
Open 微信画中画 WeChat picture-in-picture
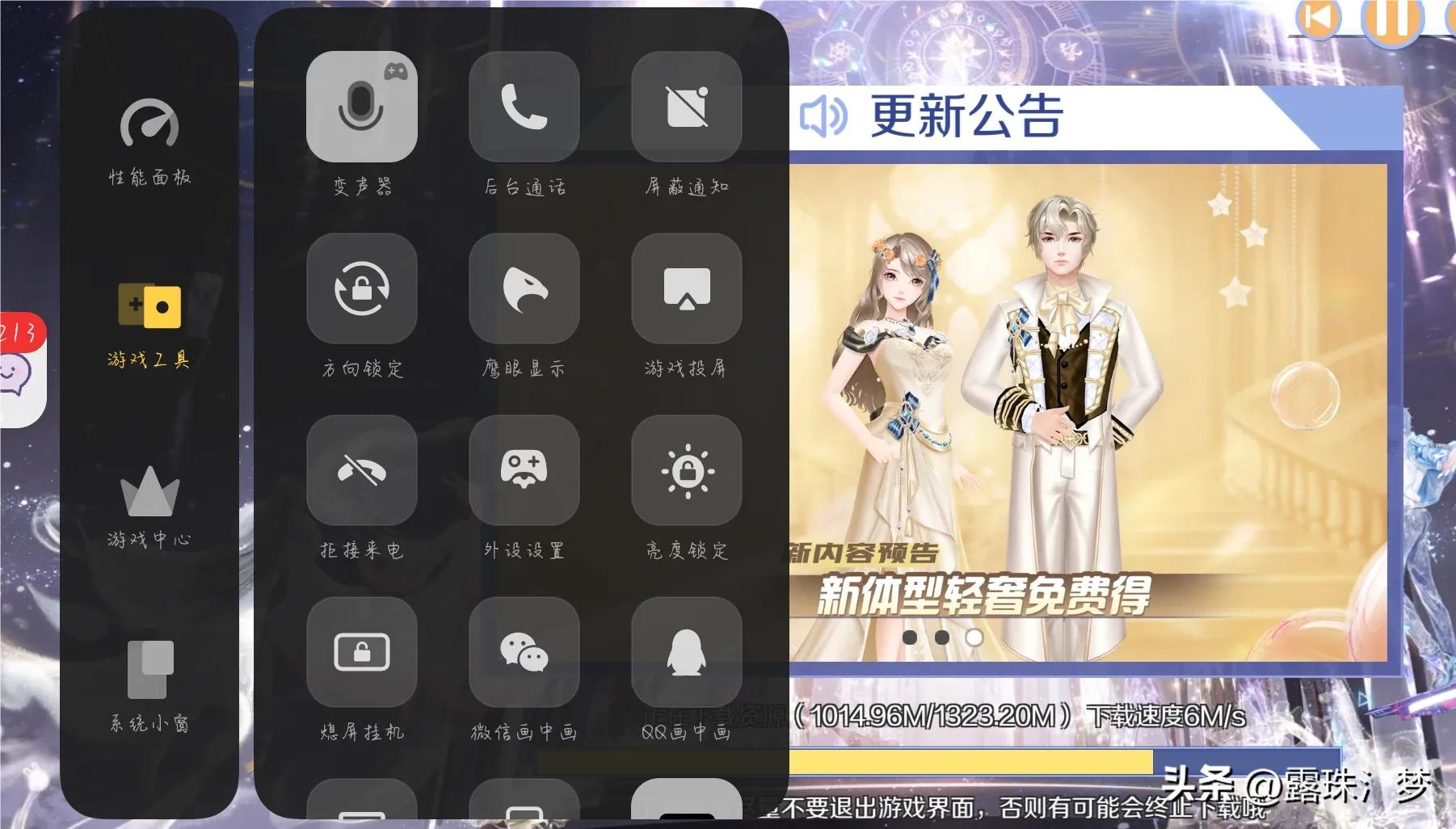coord(524,653)
